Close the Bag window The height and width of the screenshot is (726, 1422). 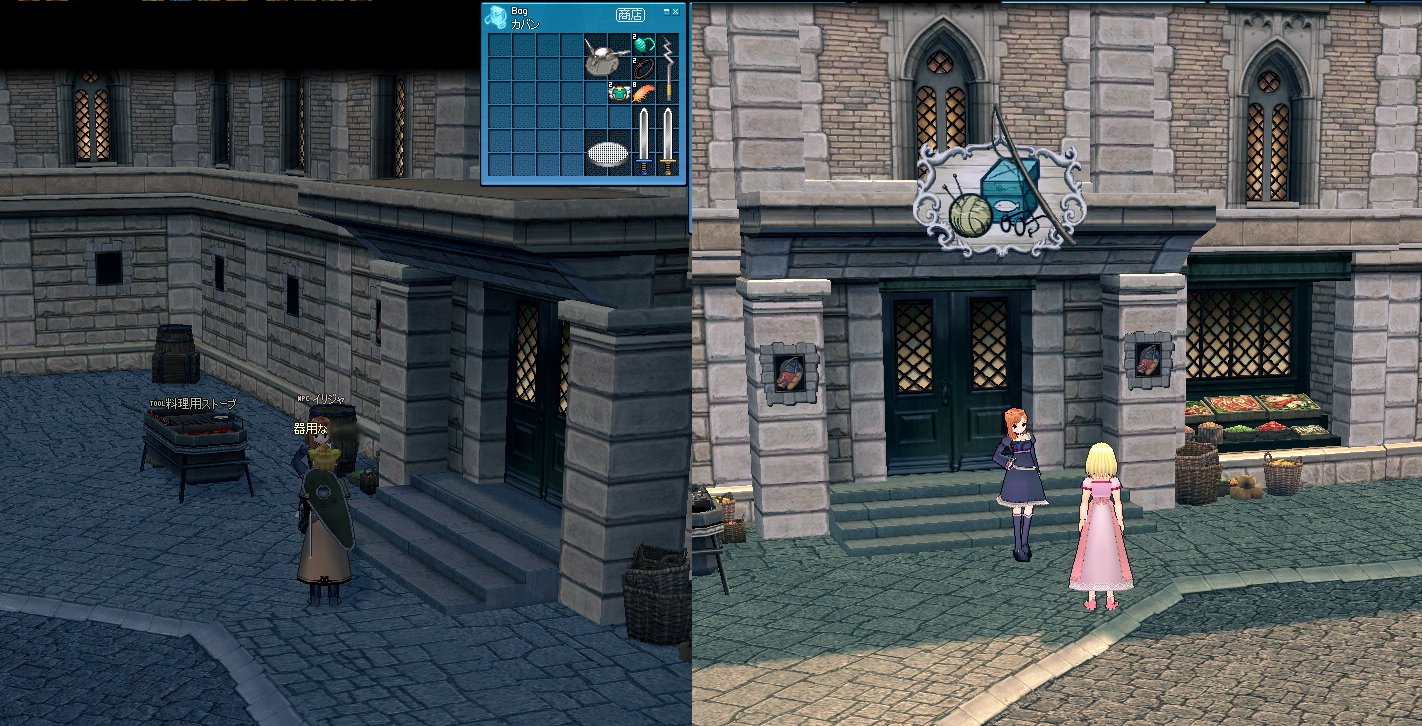(676, 11)
